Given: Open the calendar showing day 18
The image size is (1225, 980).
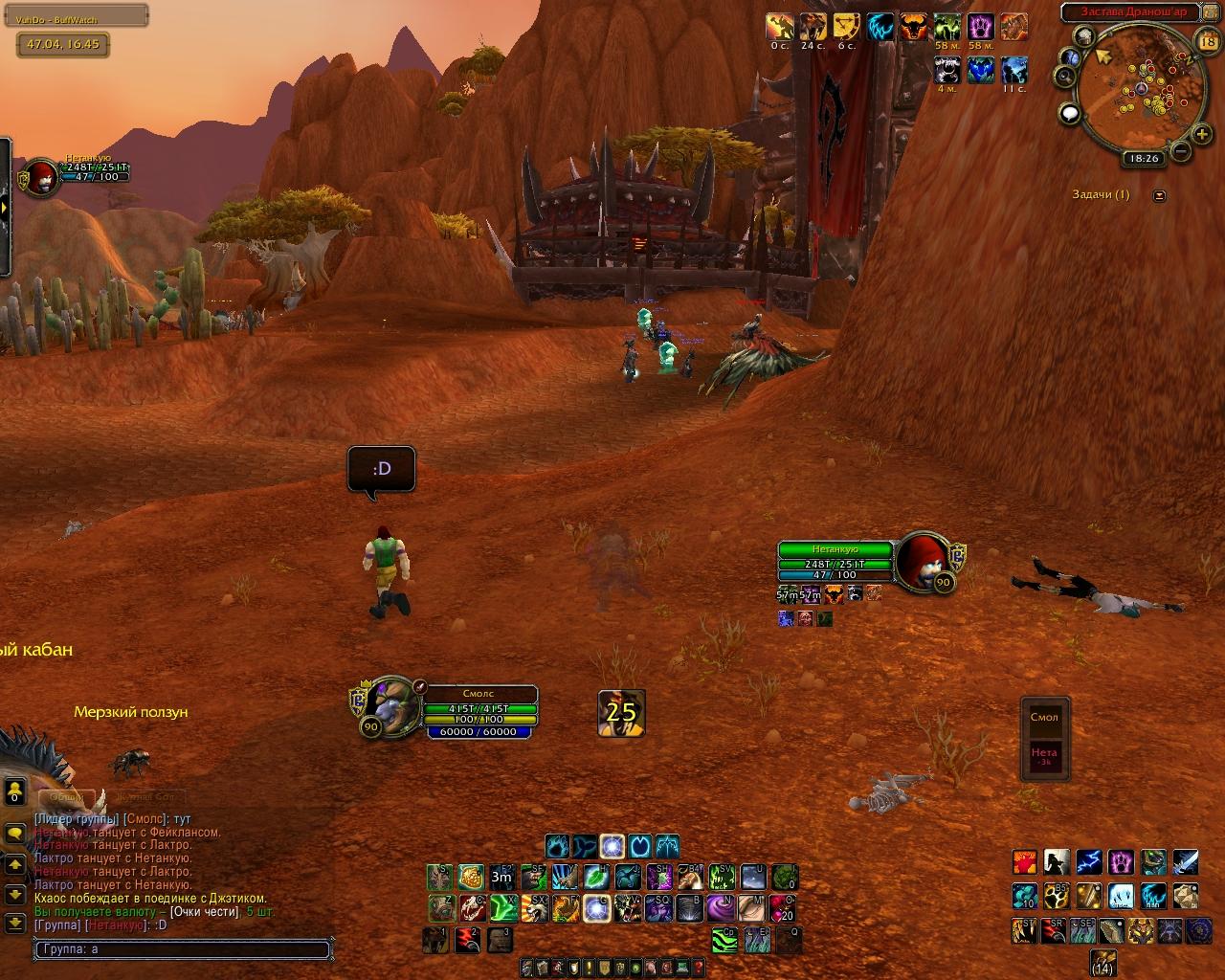Looking at the screenshot, I should click(x=1207, y=40).
